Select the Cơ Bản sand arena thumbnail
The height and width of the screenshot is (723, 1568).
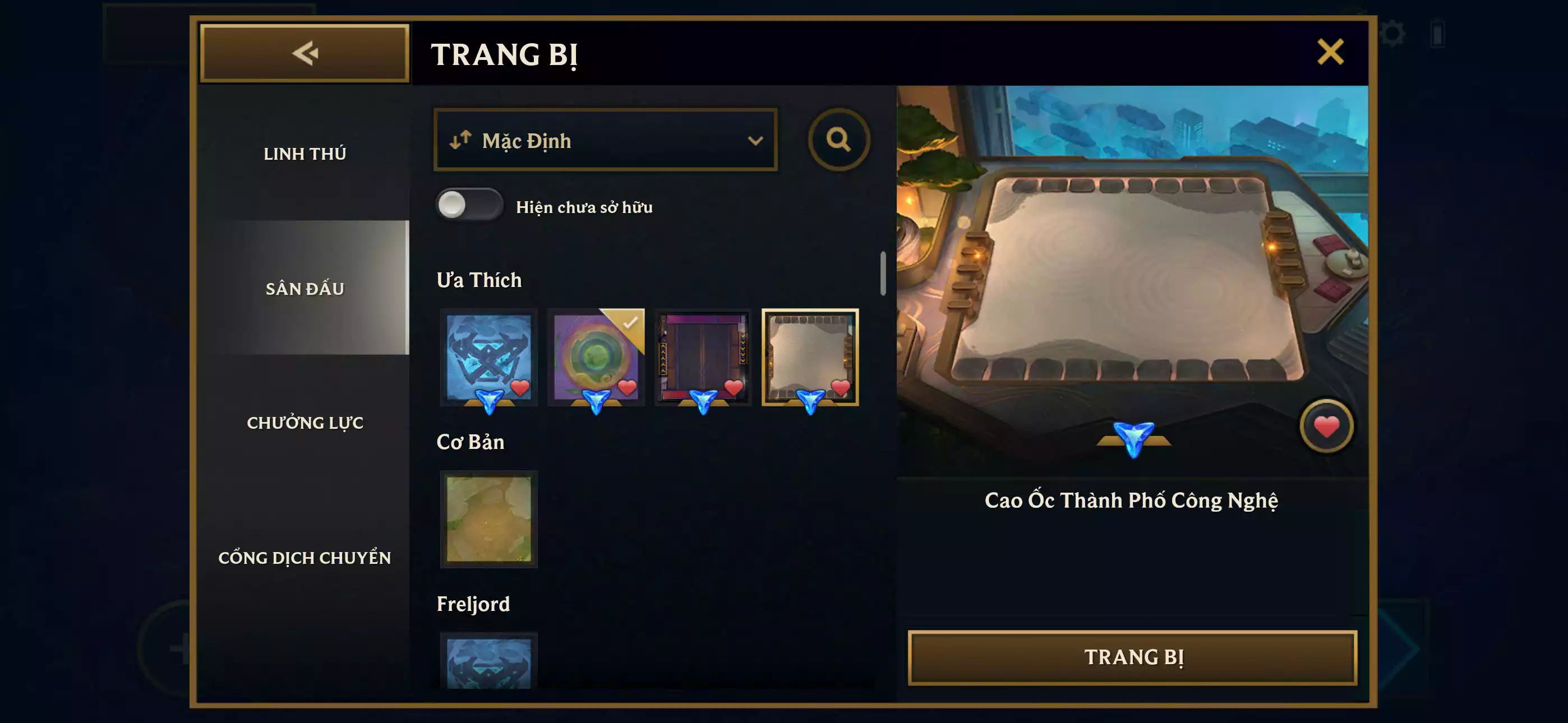pyautogui.click(x=489, y=520)
